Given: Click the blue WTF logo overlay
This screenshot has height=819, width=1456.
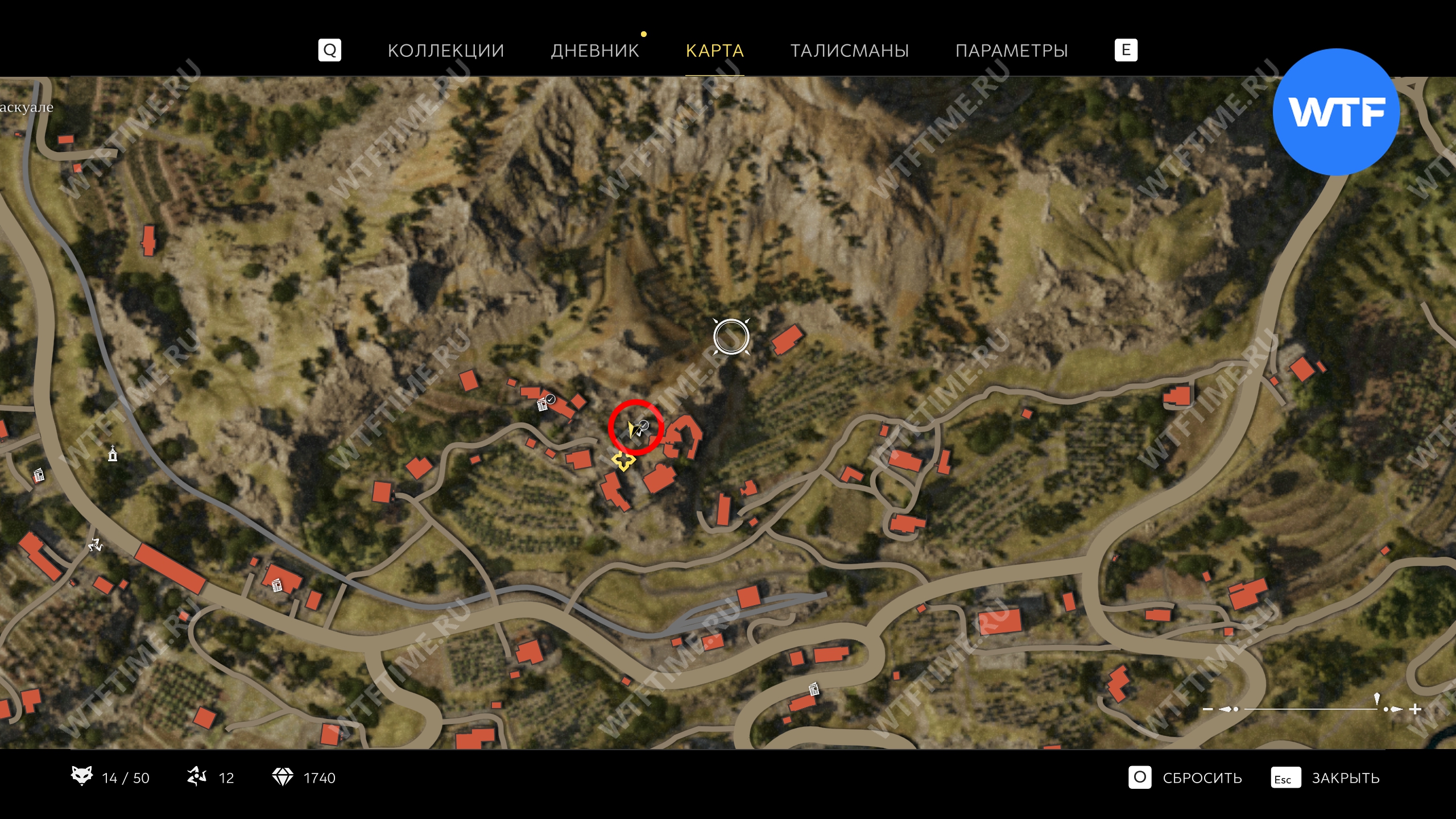Looking at the screenshot, I should 1335,112.
